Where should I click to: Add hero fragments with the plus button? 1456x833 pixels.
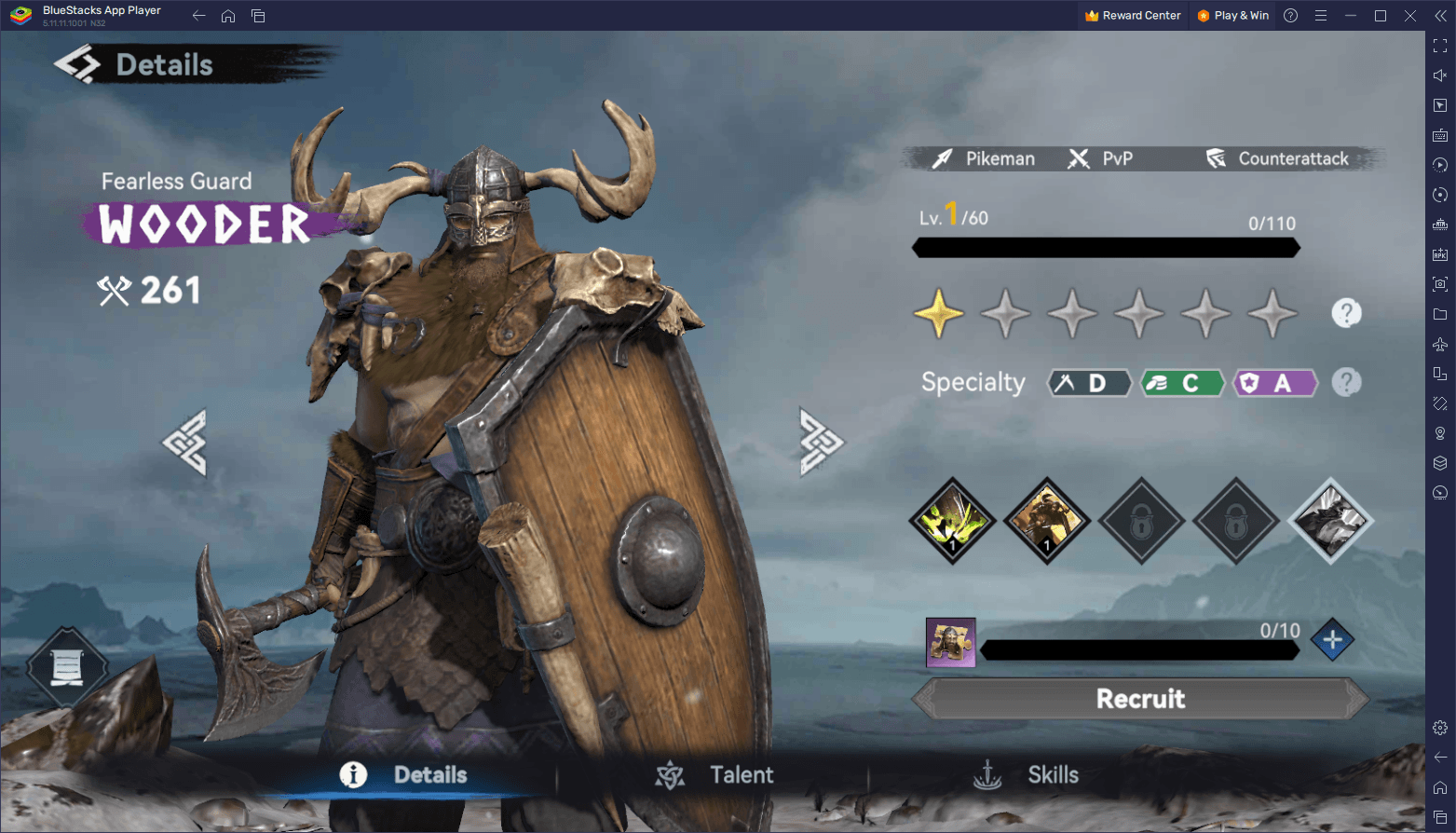1332,640
